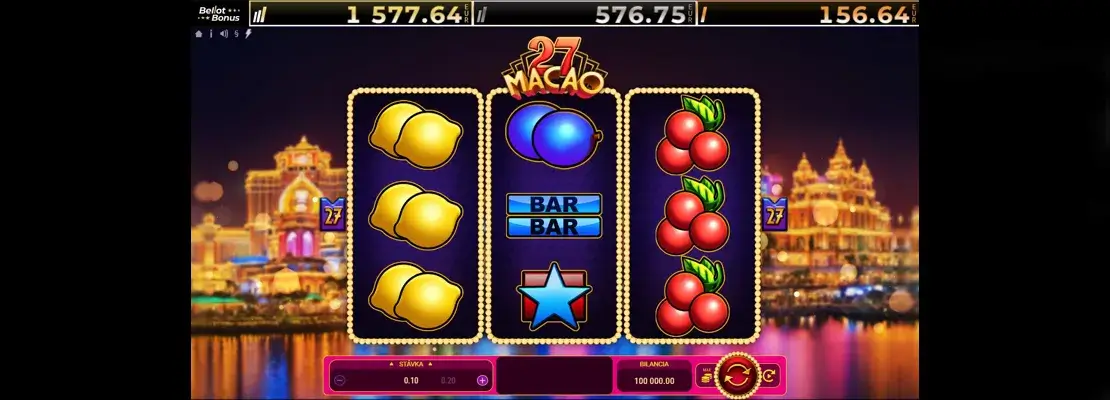This screenshot has height=400, width=1110.
Task: Open rules with the paragraph symbol icon
Action: tap(236, 33)
